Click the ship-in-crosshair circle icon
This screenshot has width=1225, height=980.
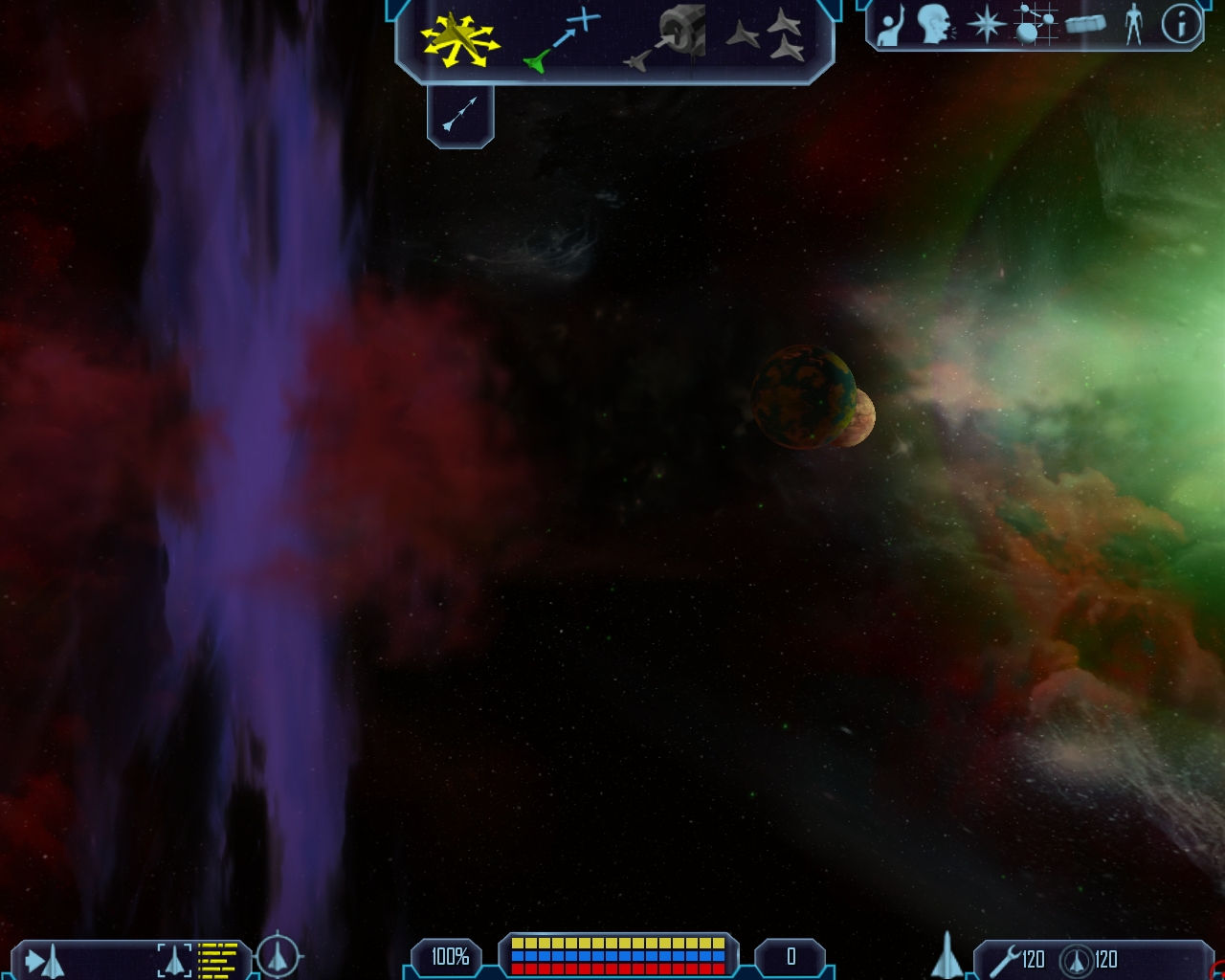pos(278,954)
